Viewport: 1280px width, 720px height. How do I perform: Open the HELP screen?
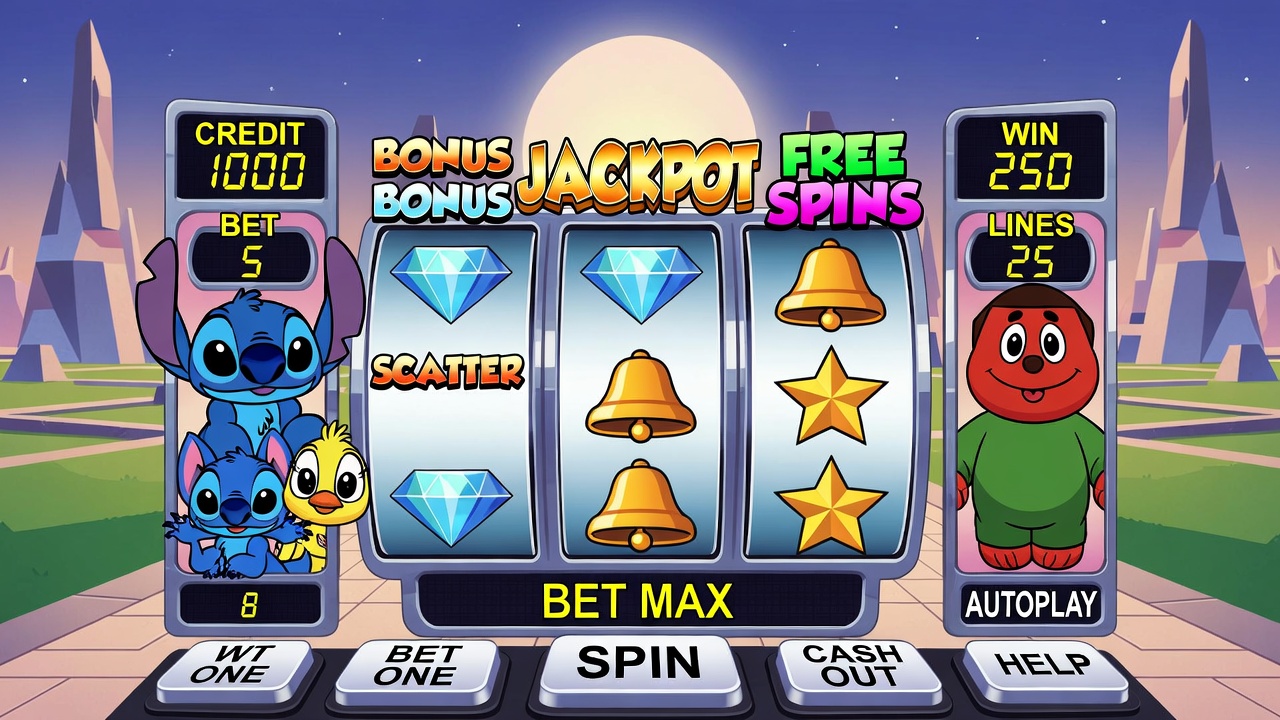(1044, 665)
